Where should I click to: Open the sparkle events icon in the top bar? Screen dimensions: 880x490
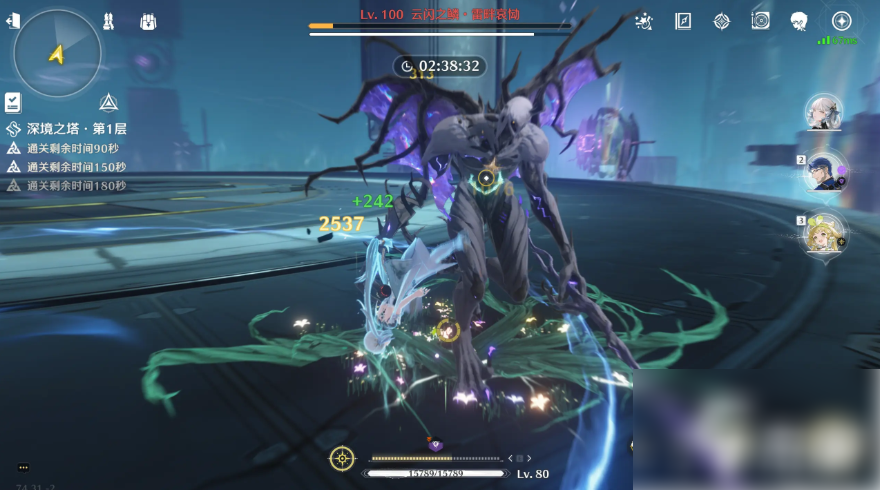644,21
